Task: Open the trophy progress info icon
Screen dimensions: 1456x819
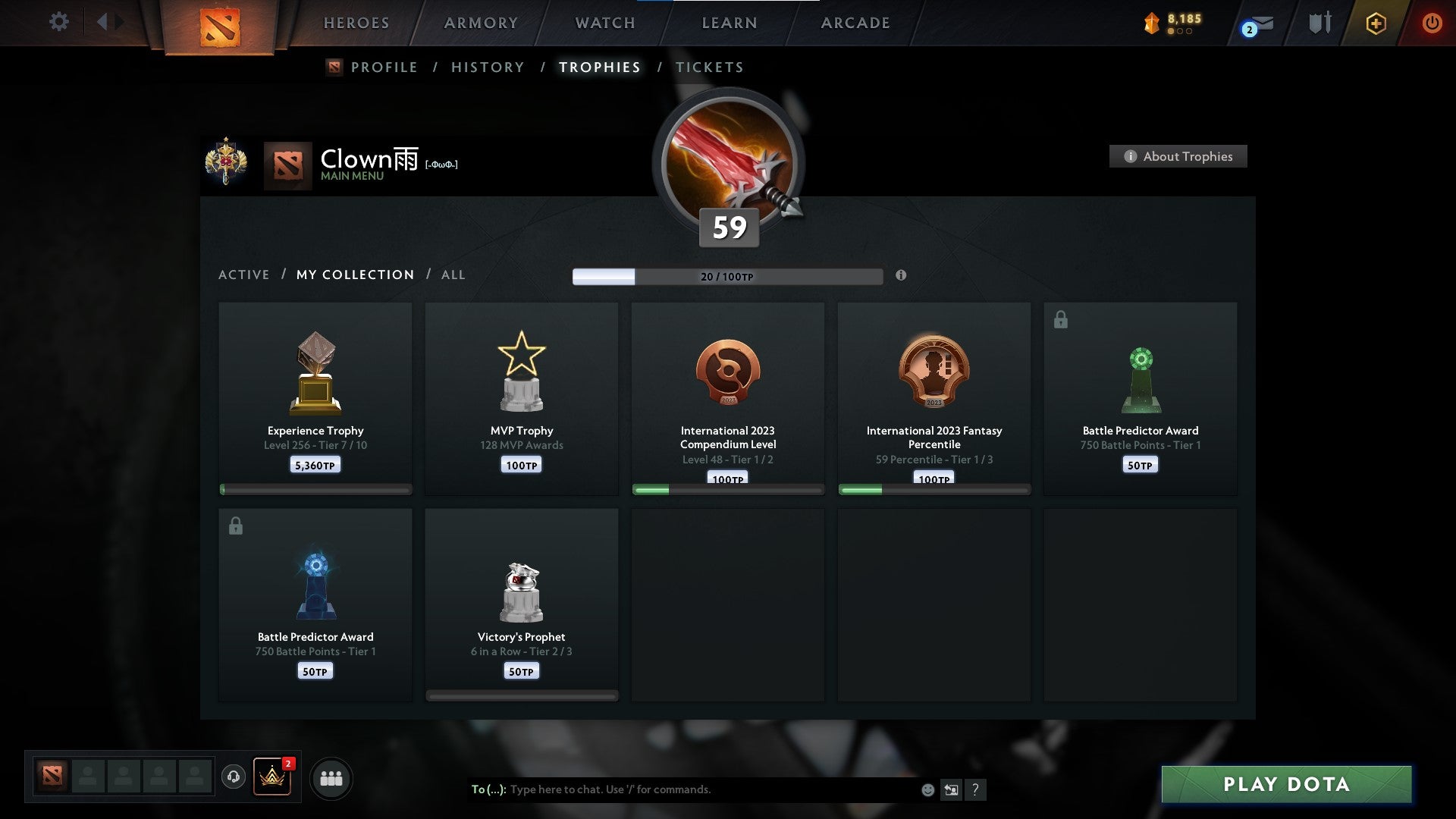Action: click(901, 277)
